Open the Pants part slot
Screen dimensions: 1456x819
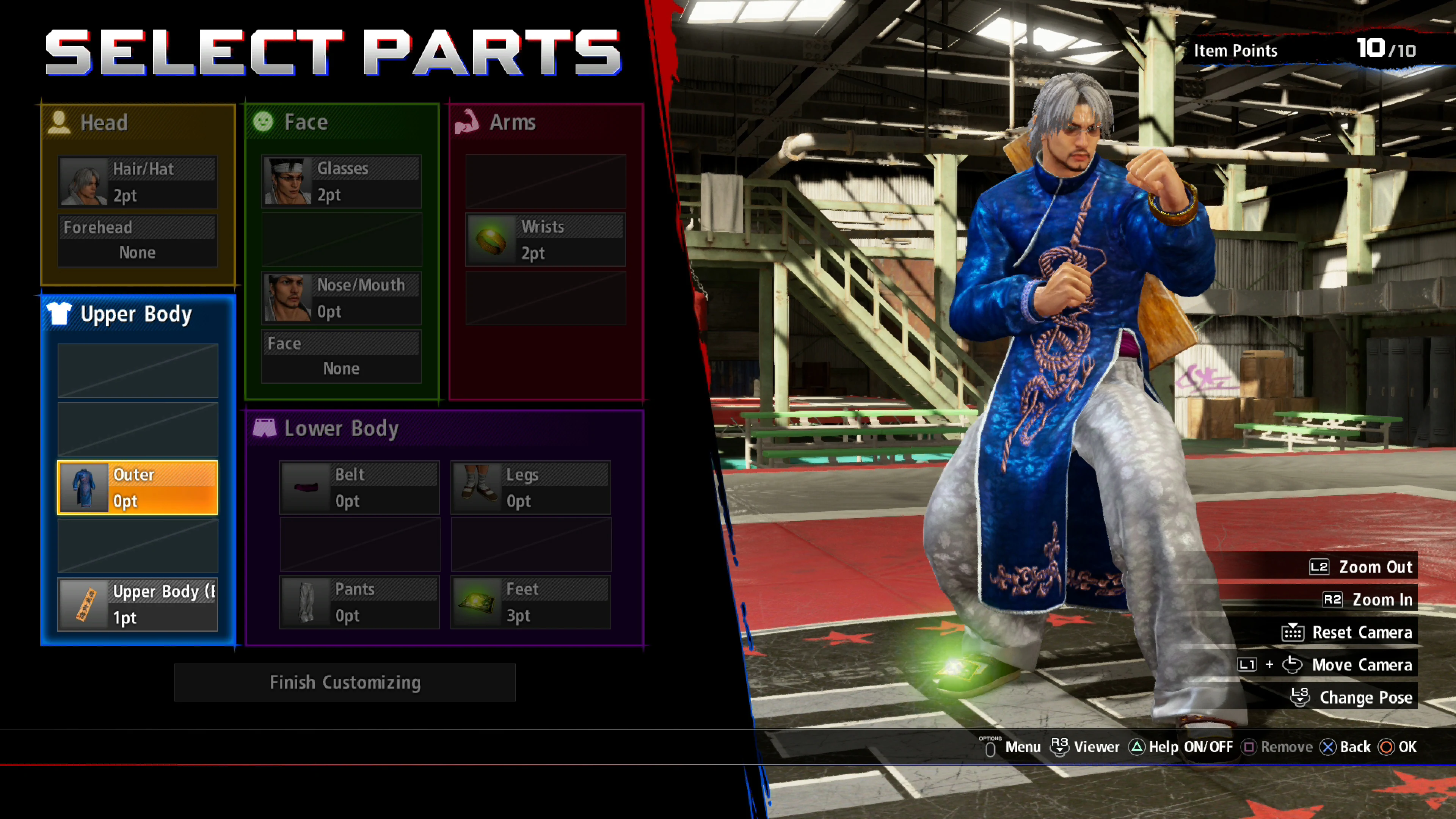pyautogui.click(x=359, y=602)
